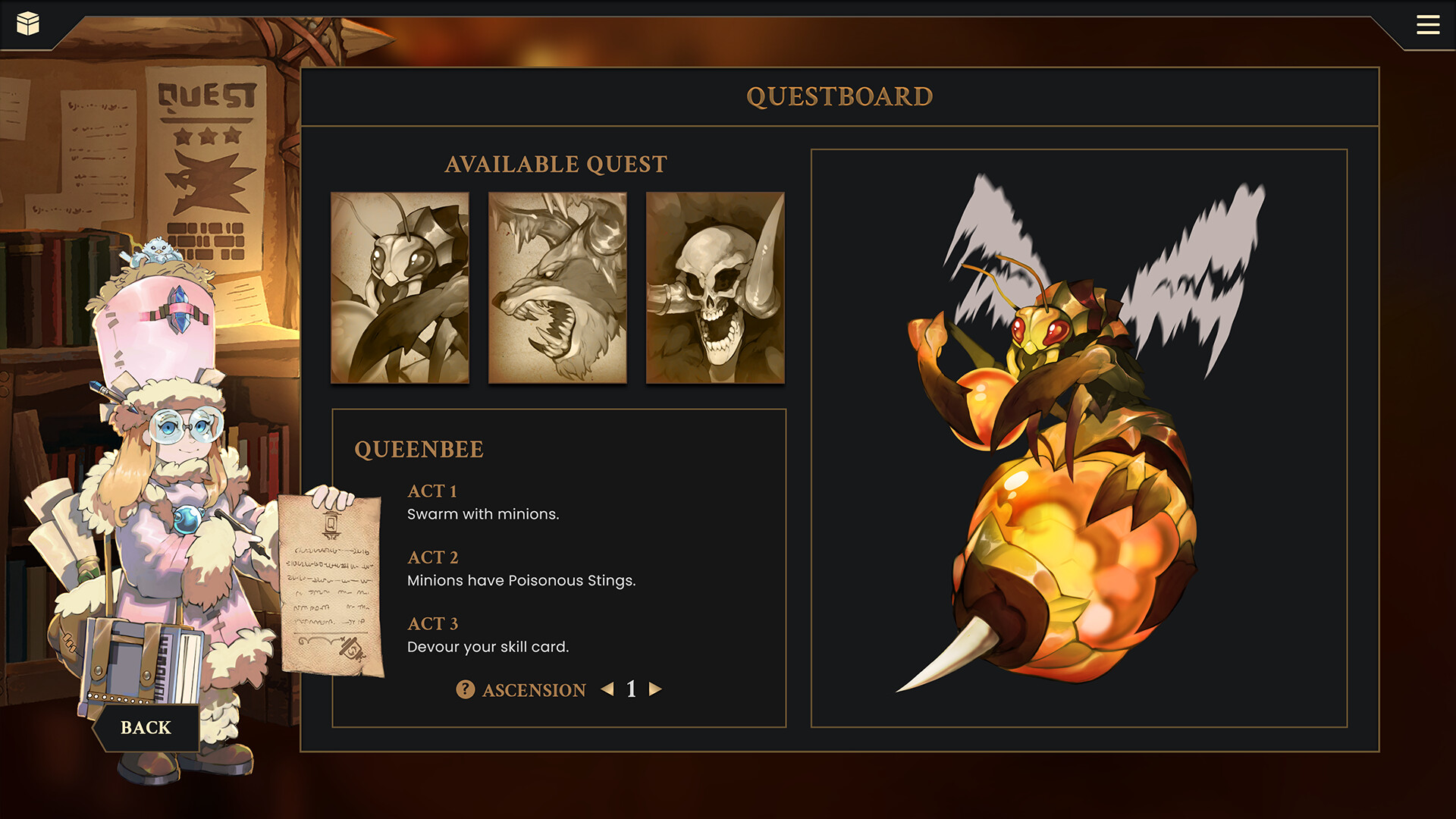The width and height of the screenshot is (1456, 819).
Task: Select the skull quest portrait
Action: [715, 288]
